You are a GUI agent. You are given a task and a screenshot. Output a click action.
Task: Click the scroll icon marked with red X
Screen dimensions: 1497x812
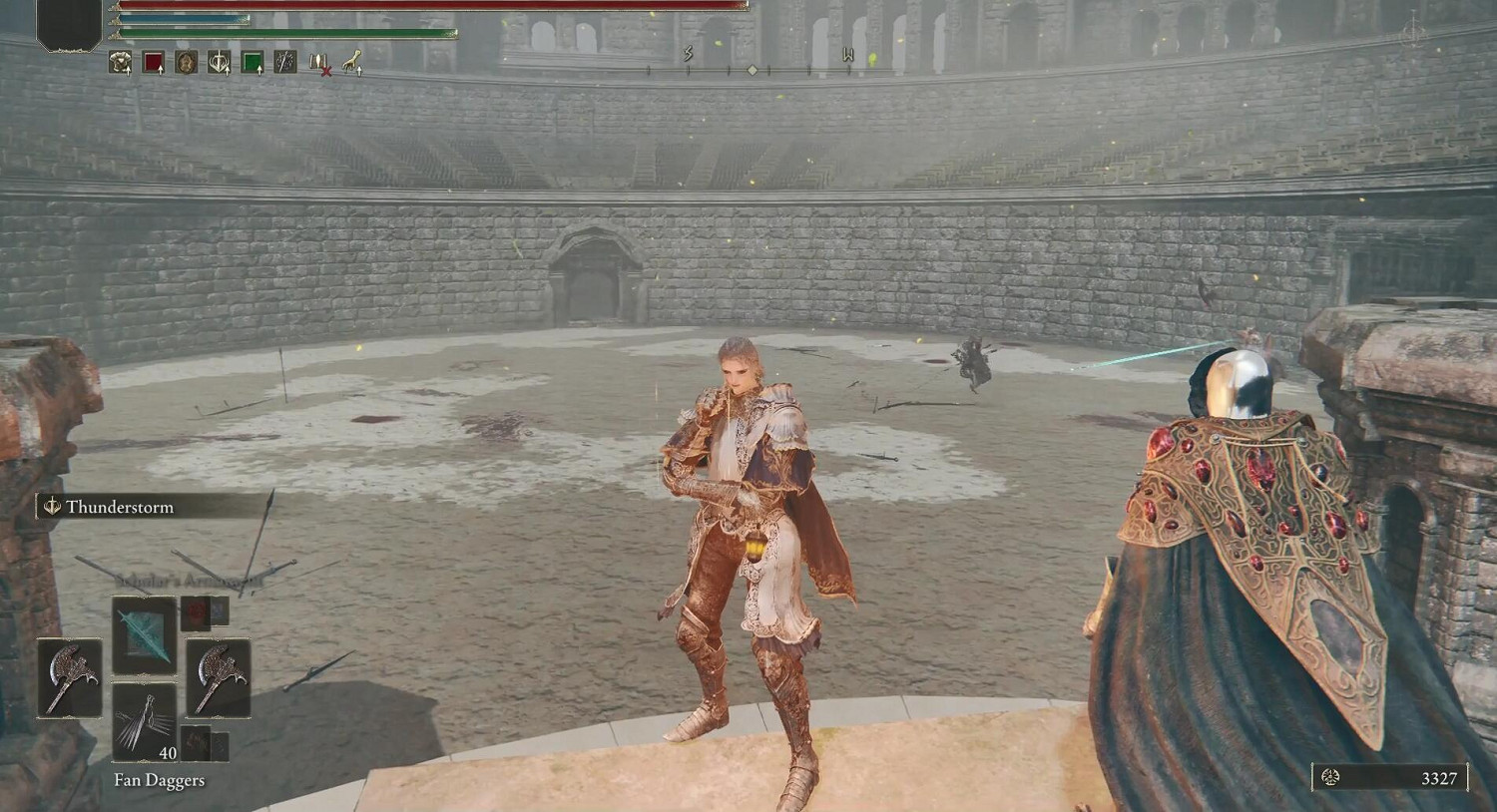319,62
